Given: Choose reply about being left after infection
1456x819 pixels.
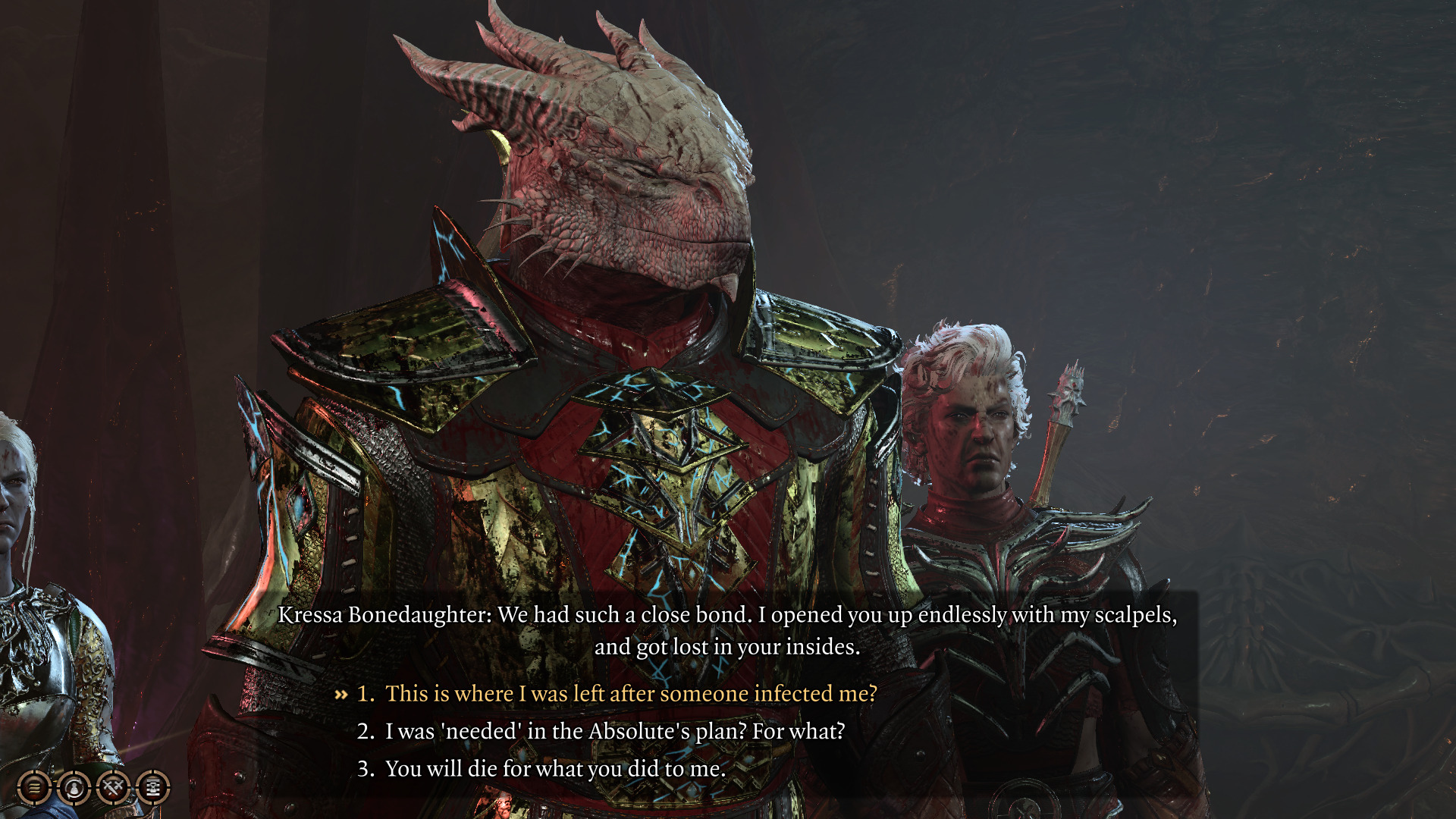Looking at the screenshot, I should (x=630, y=694).
